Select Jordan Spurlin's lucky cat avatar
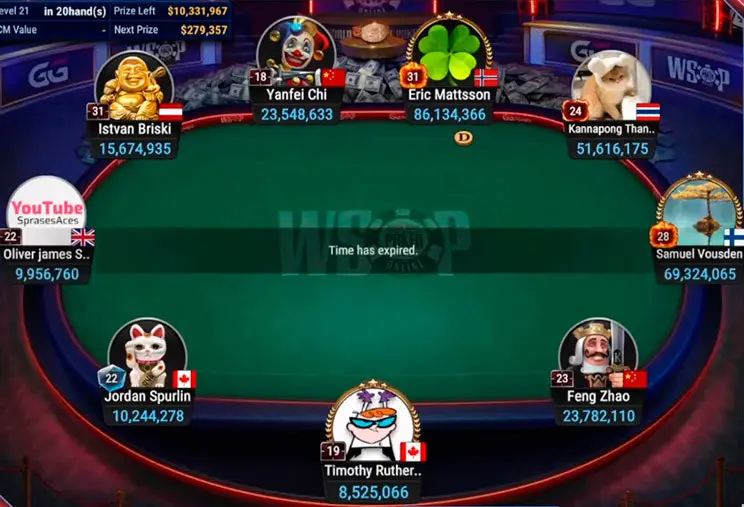The image size is (744, 507). [147, 354]
